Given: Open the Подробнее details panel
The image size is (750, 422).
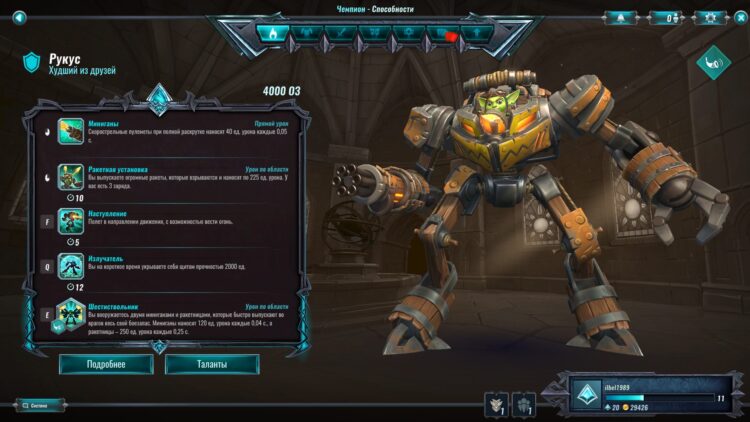Looking at the screenshot, I should click(106, 364).
